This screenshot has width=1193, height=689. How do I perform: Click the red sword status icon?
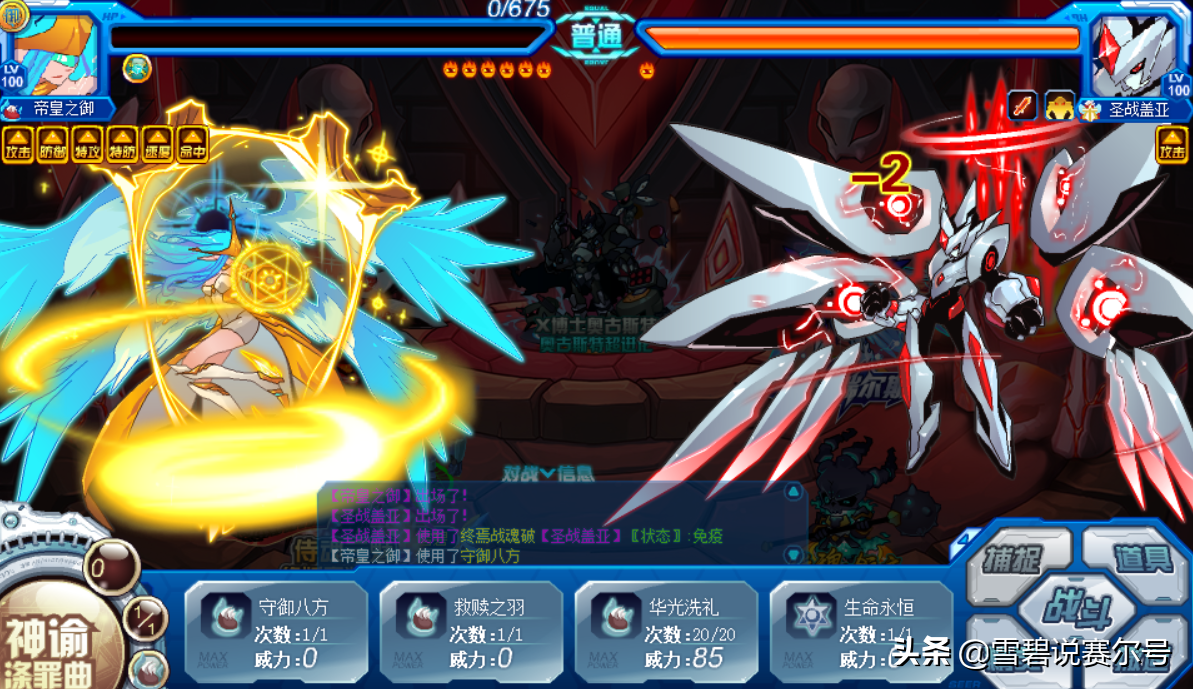pos(1022,105)
